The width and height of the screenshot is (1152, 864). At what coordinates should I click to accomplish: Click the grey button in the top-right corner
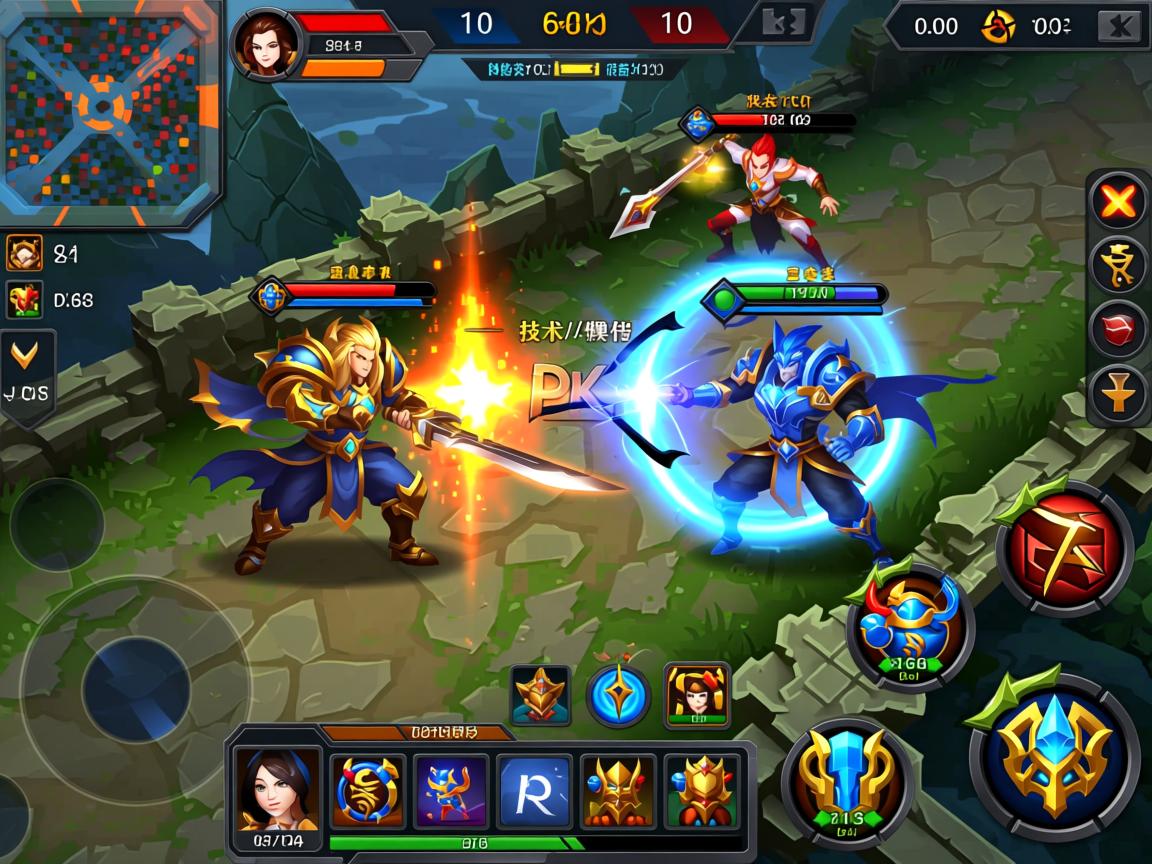pyautogui.click(x=1120, y=26)
